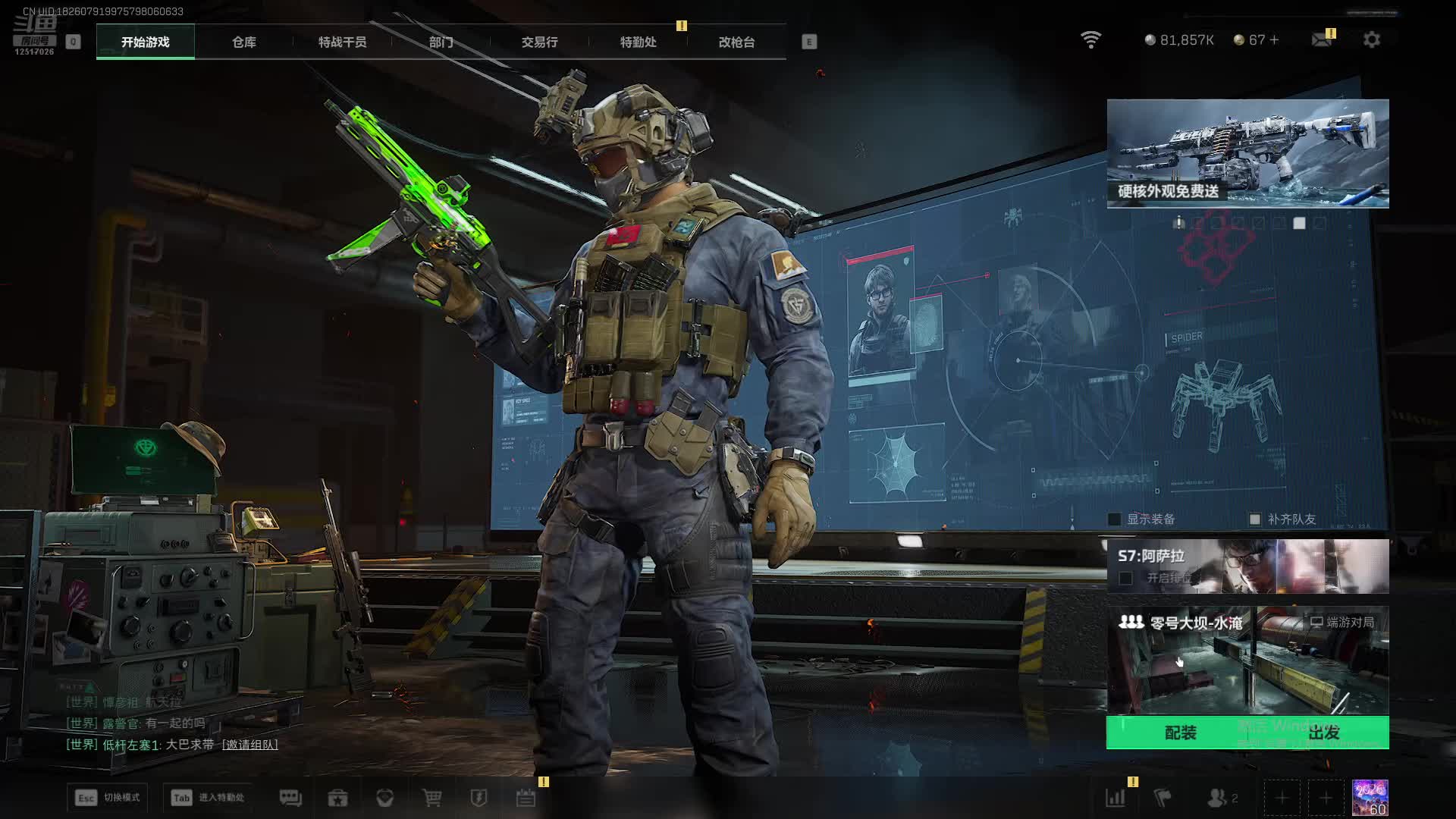Choose the 零号大坝-水淹 map card
This screenshot has height=819, width=1456.
pos(1247,660)
